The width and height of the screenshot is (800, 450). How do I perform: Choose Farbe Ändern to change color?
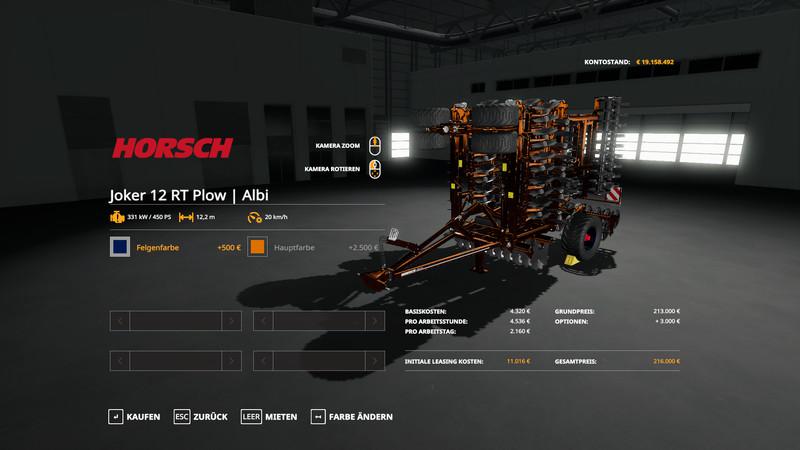(x=344, y=416)
